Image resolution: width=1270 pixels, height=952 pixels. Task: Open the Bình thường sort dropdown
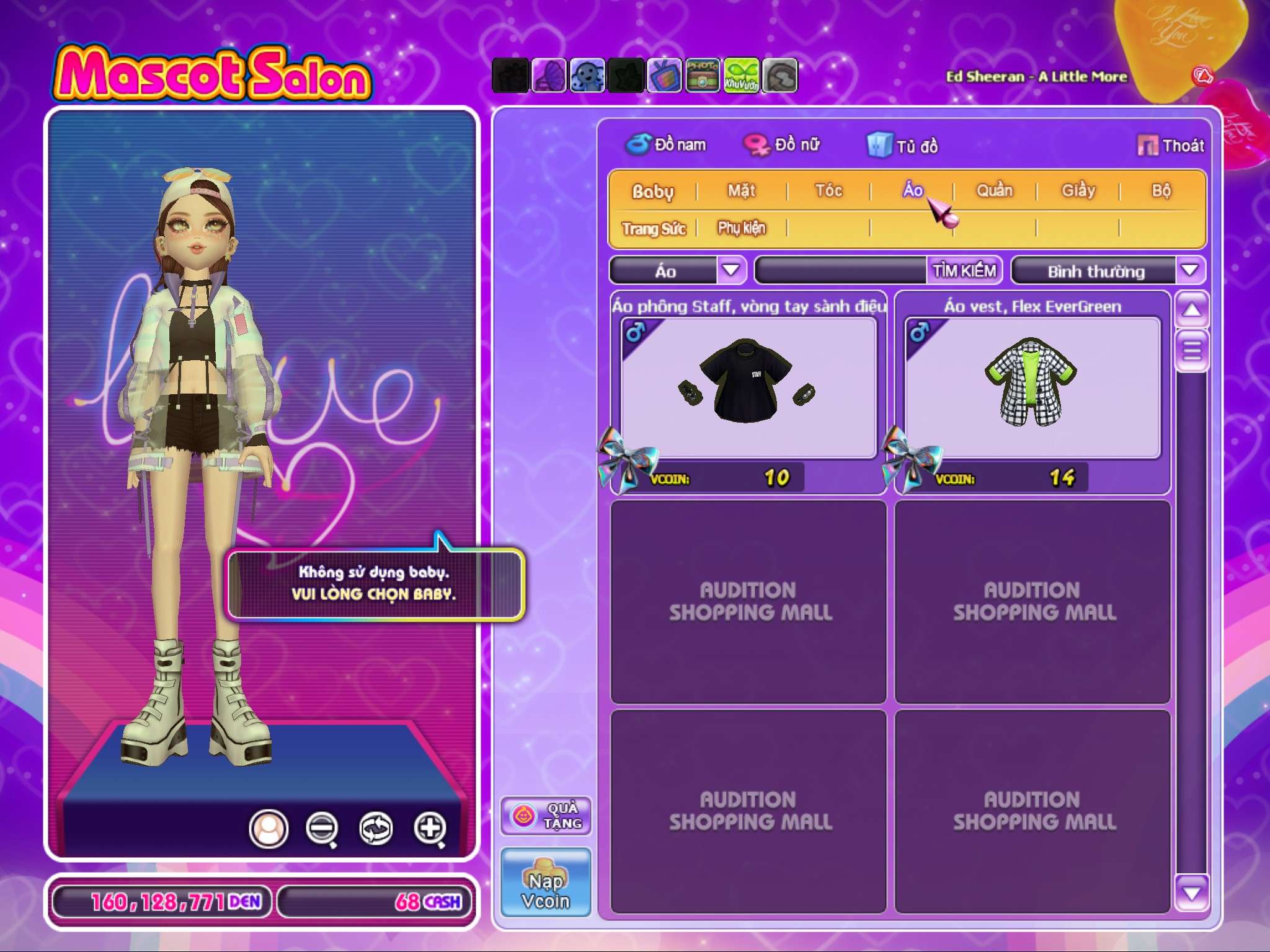tap(1189, 271)
